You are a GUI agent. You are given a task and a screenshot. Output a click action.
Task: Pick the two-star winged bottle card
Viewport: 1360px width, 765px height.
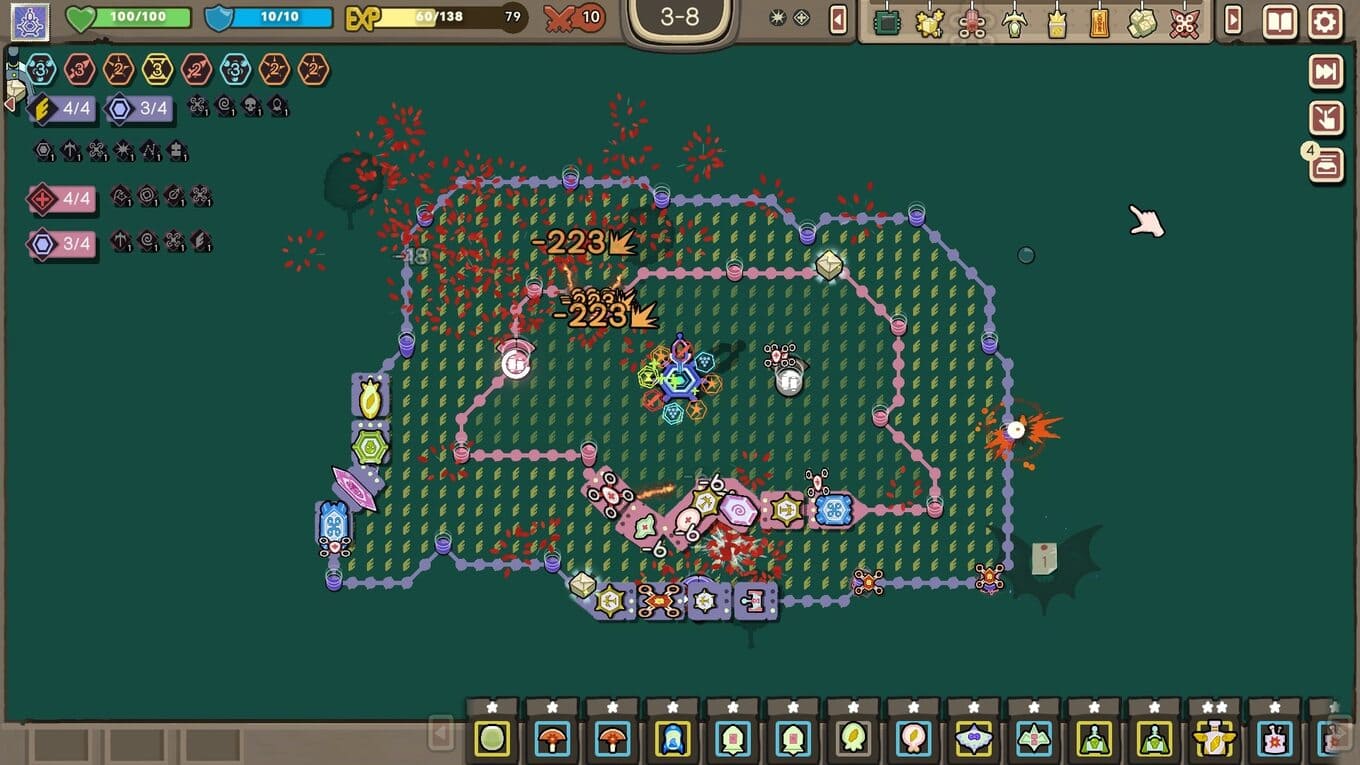point(1214,739)
